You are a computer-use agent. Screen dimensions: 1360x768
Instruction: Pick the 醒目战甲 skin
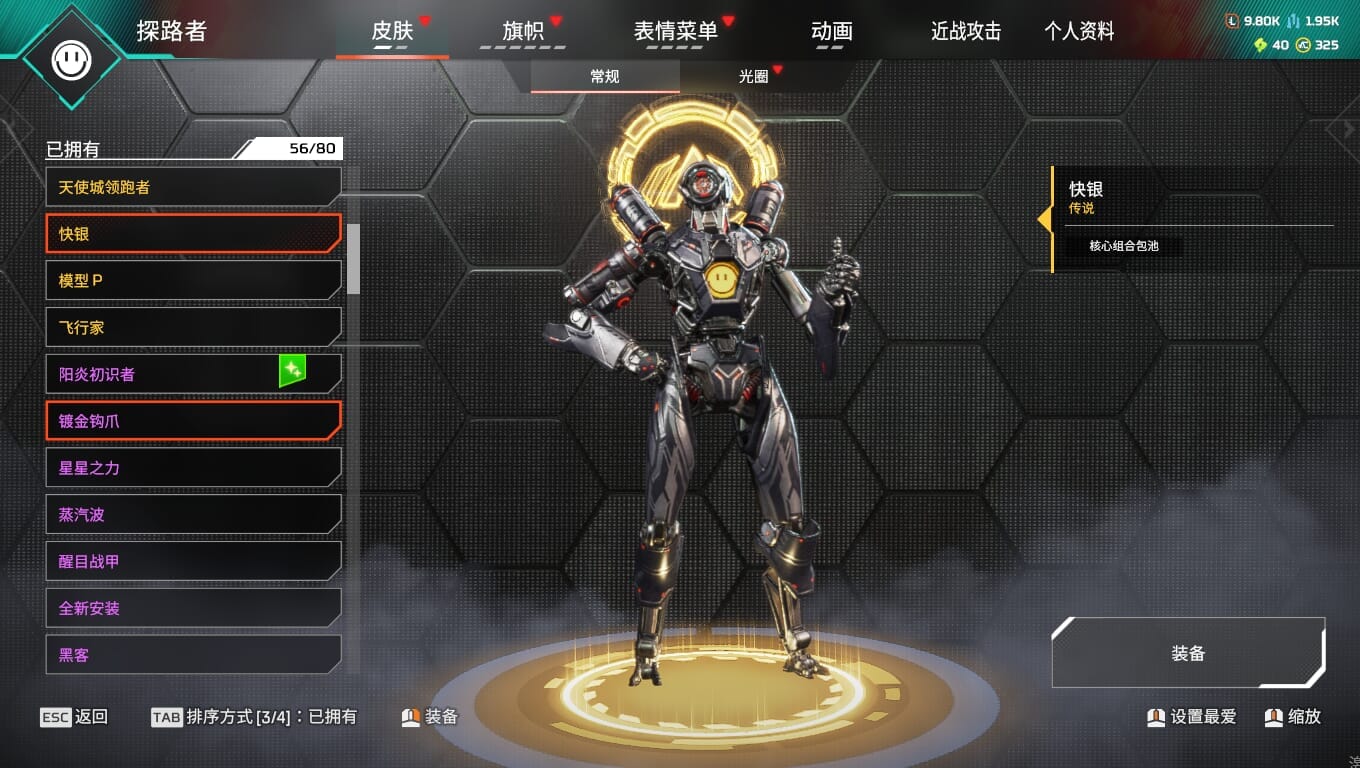coord(193,562)
